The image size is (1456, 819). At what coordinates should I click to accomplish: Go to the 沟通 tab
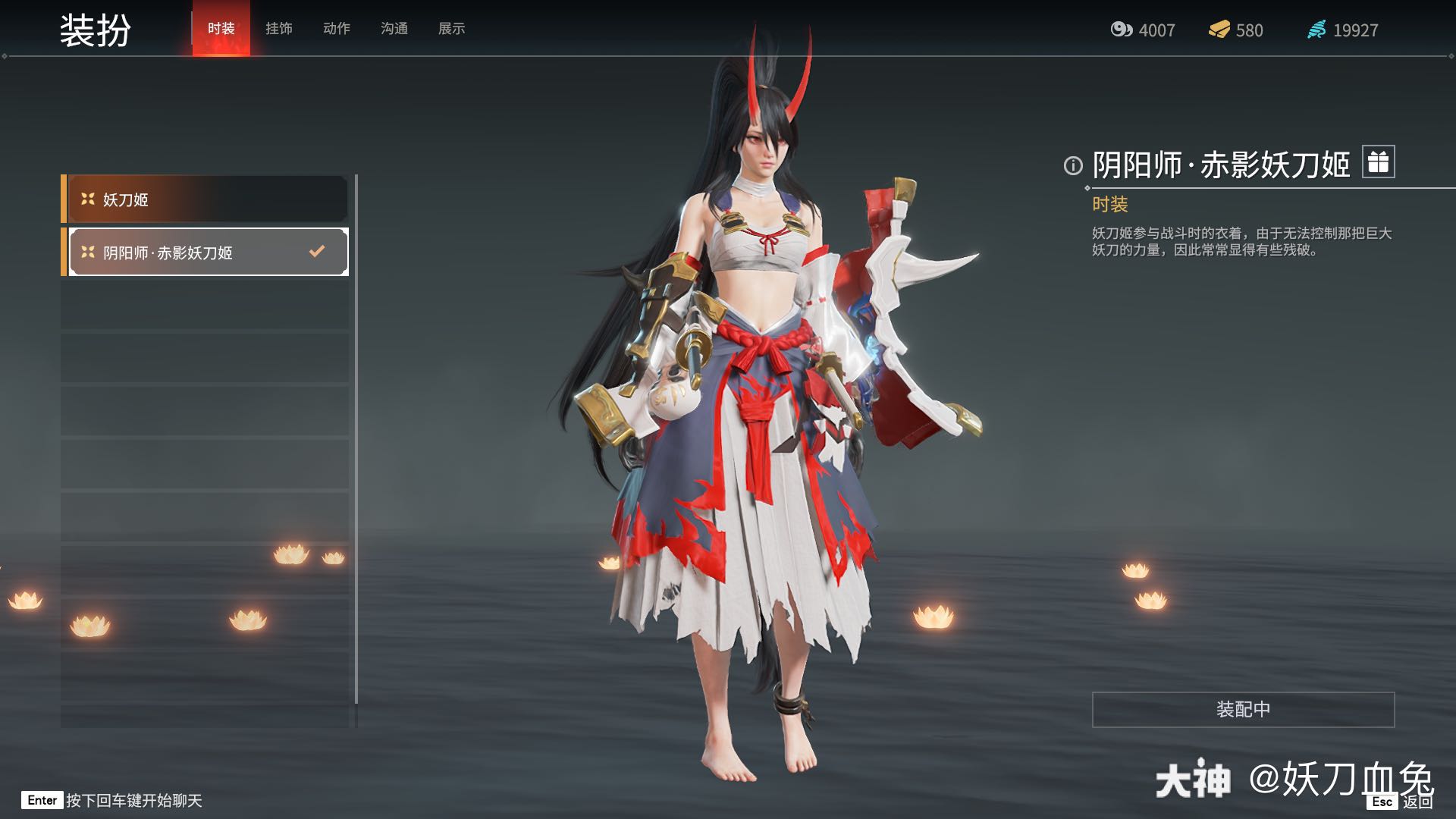click(394, 29)
